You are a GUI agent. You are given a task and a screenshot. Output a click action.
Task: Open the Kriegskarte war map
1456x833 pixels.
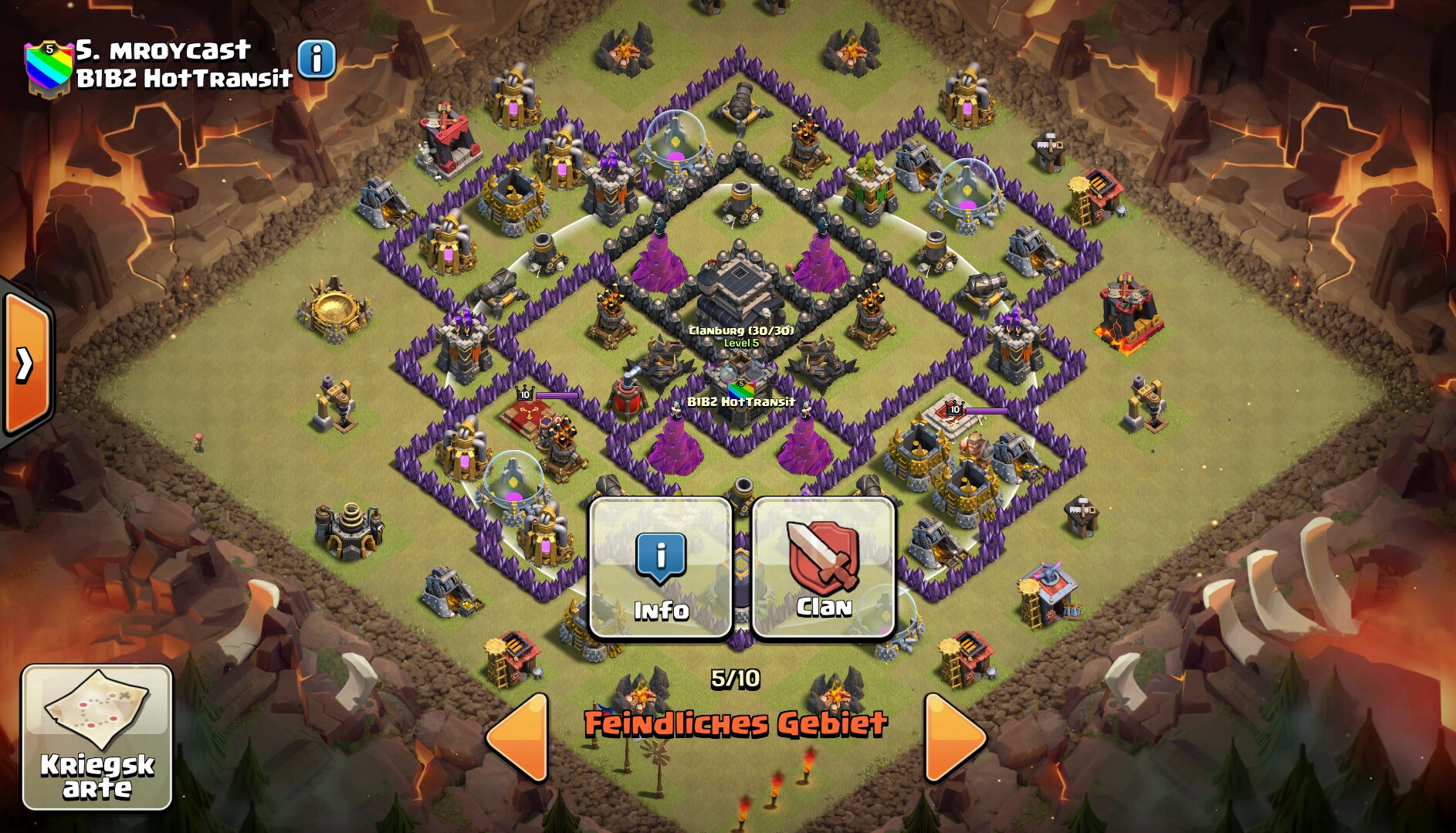click(97, 736)
